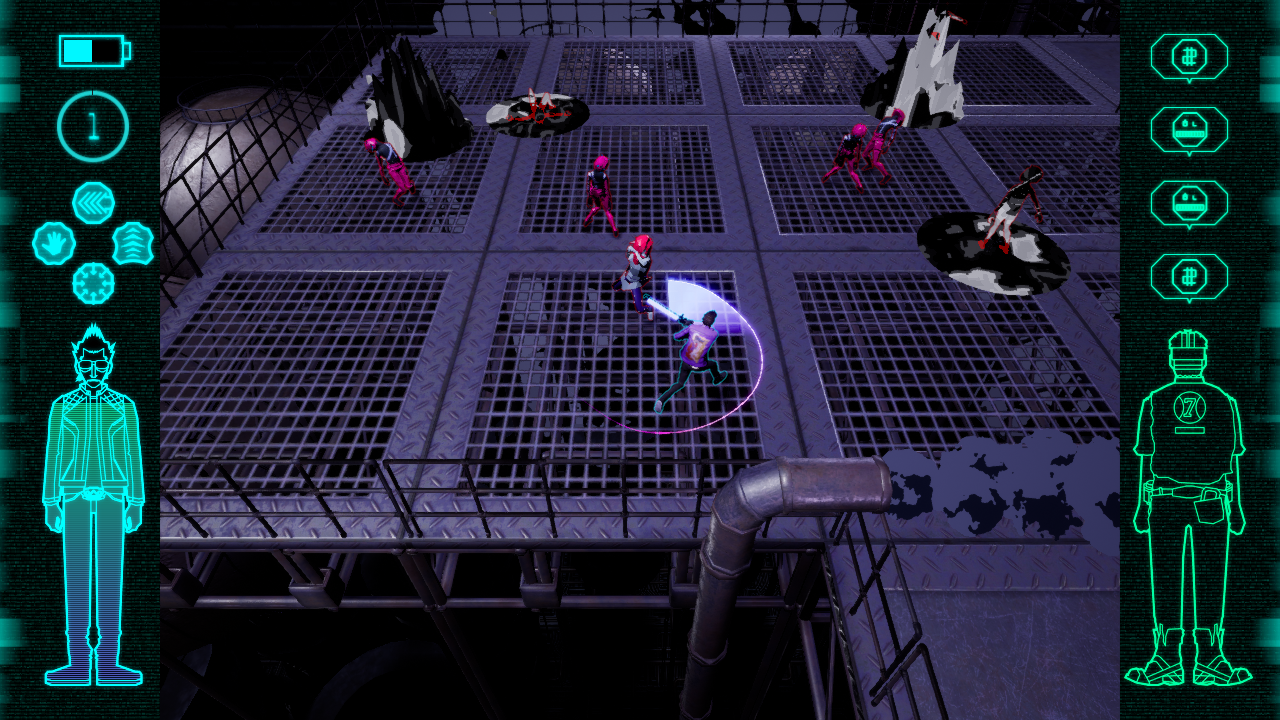Image resolution: width=1280 pixels, height=720 pixels.
Task: Select the triple-chevron skill chip icon
Action: (x=92, y=203)
